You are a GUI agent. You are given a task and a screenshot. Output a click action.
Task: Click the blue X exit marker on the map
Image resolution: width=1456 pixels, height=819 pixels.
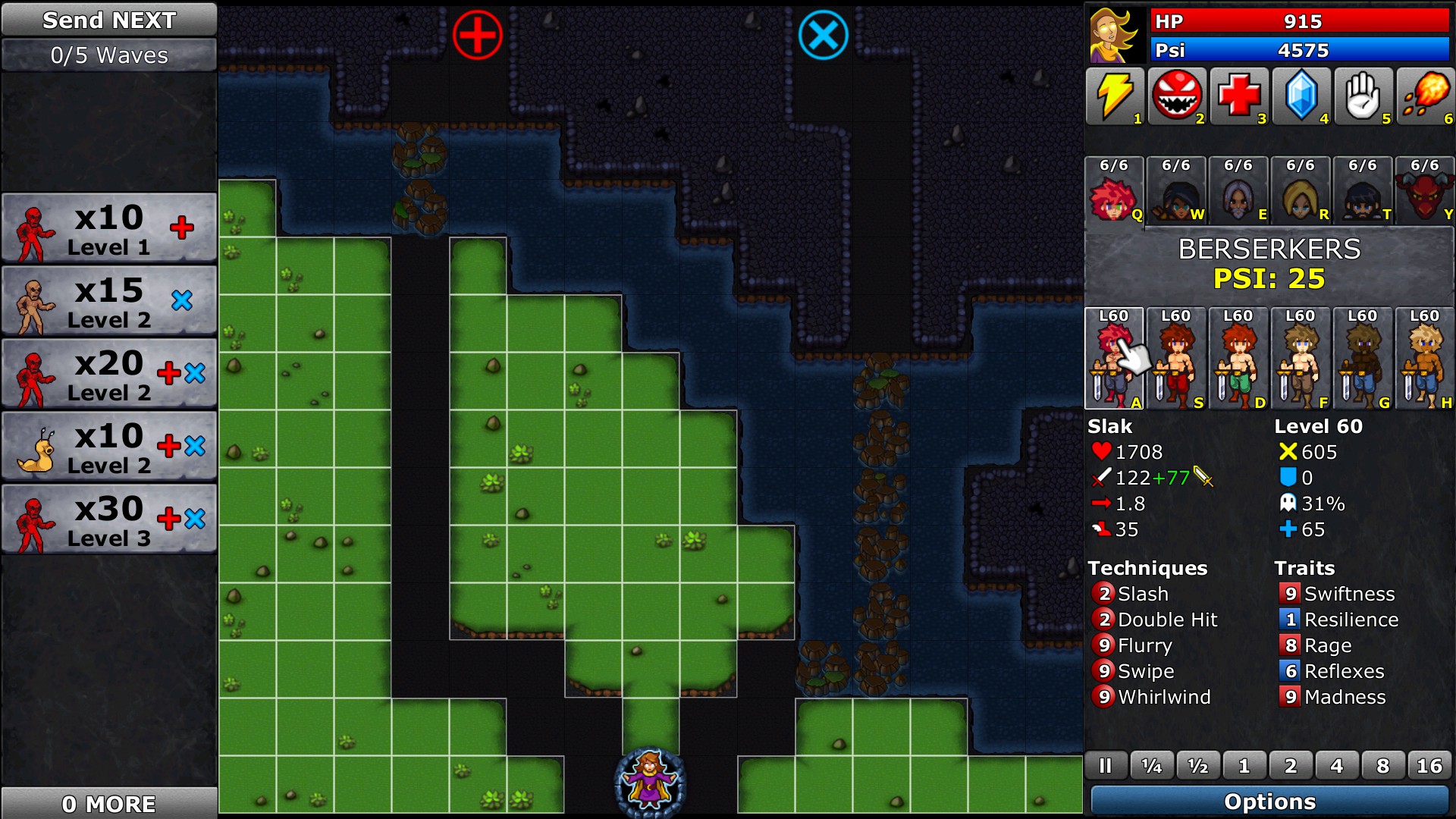[825, 32]
